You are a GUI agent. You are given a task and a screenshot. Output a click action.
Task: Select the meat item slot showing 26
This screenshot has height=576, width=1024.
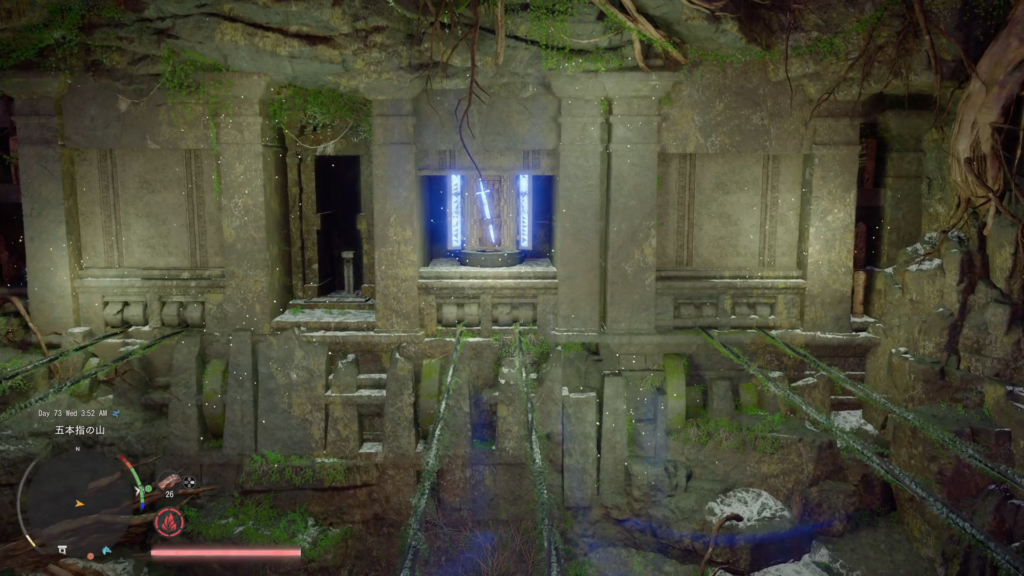point(168,481)
